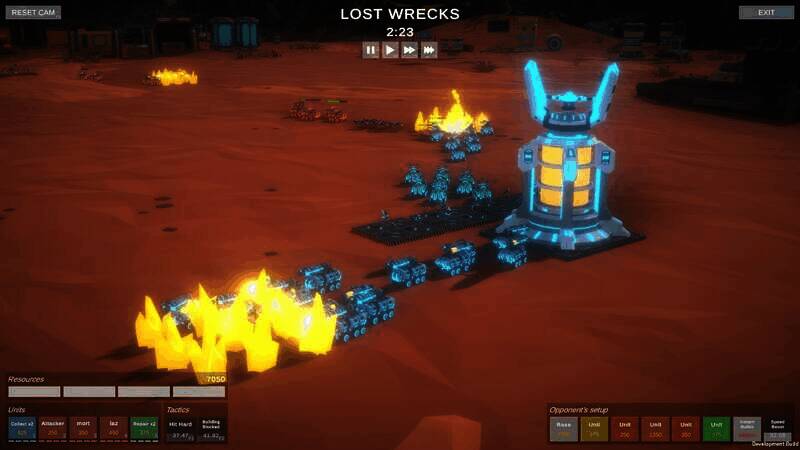Inspect the opponent's Base tile
800x450 pixels.
(x=564, y=429)
